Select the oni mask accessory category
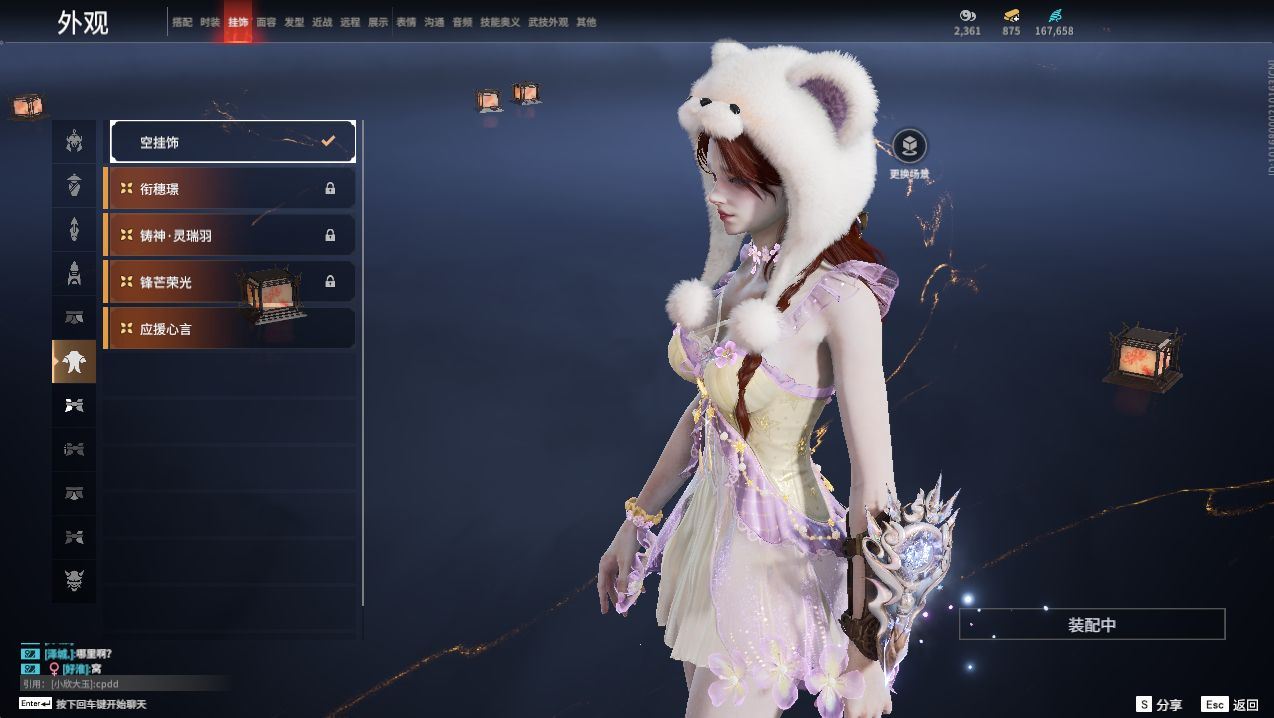Image resolution: width=1274 pixels, height=718 pixels. (x=74, y=581)
